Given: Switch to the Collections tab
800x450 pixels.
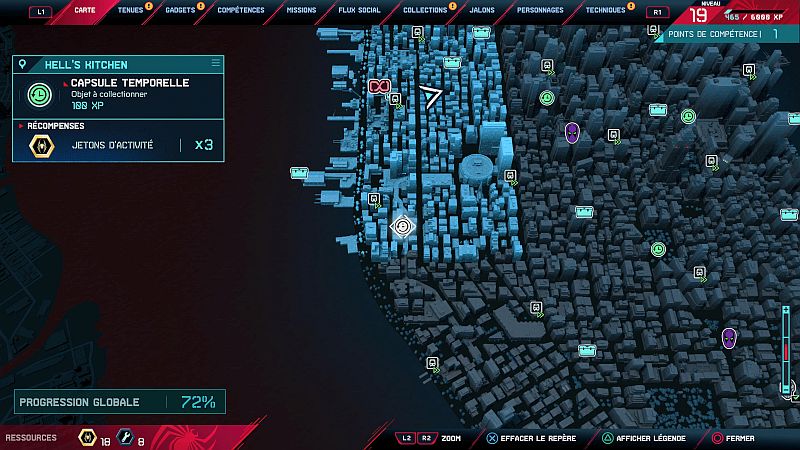Looking at the screenshot, I should [425, 10].
